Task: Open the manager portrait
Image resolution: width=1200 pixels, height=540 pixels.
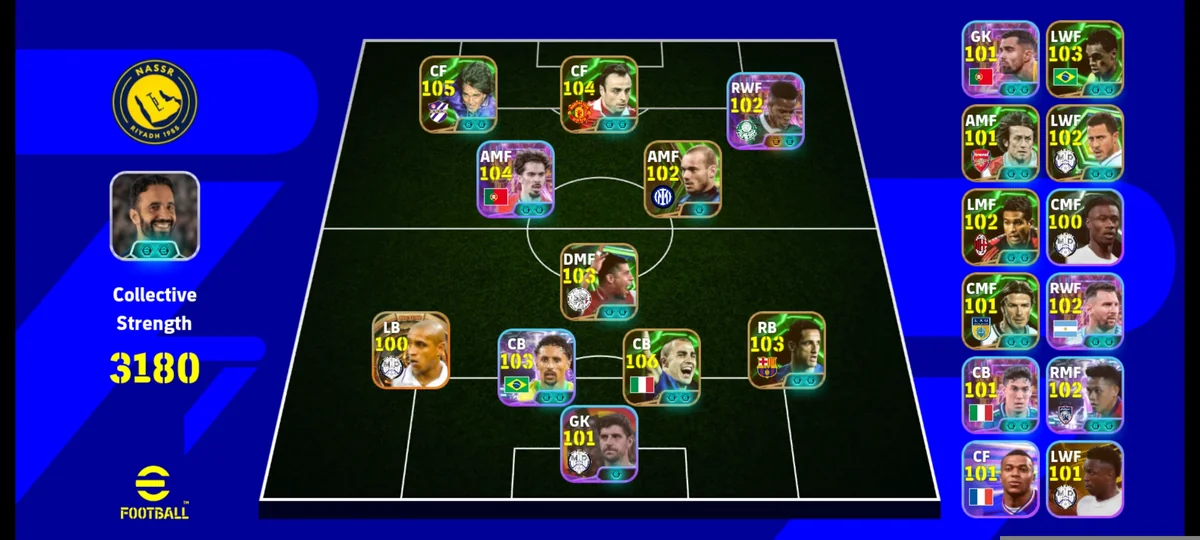Action: [x=154, y=216]
